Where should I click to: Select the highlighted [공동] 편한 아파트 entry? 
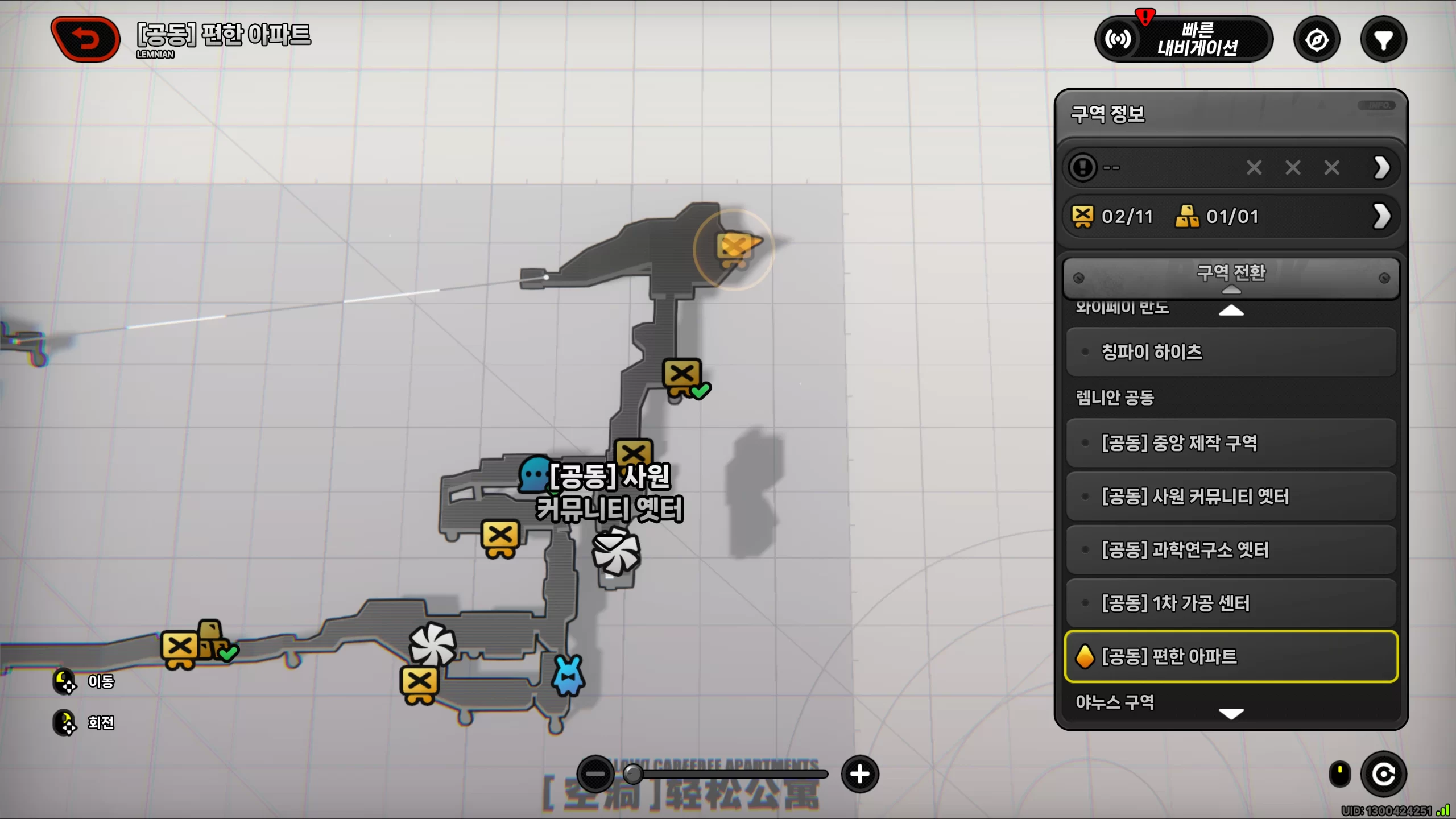[1231, 656]
